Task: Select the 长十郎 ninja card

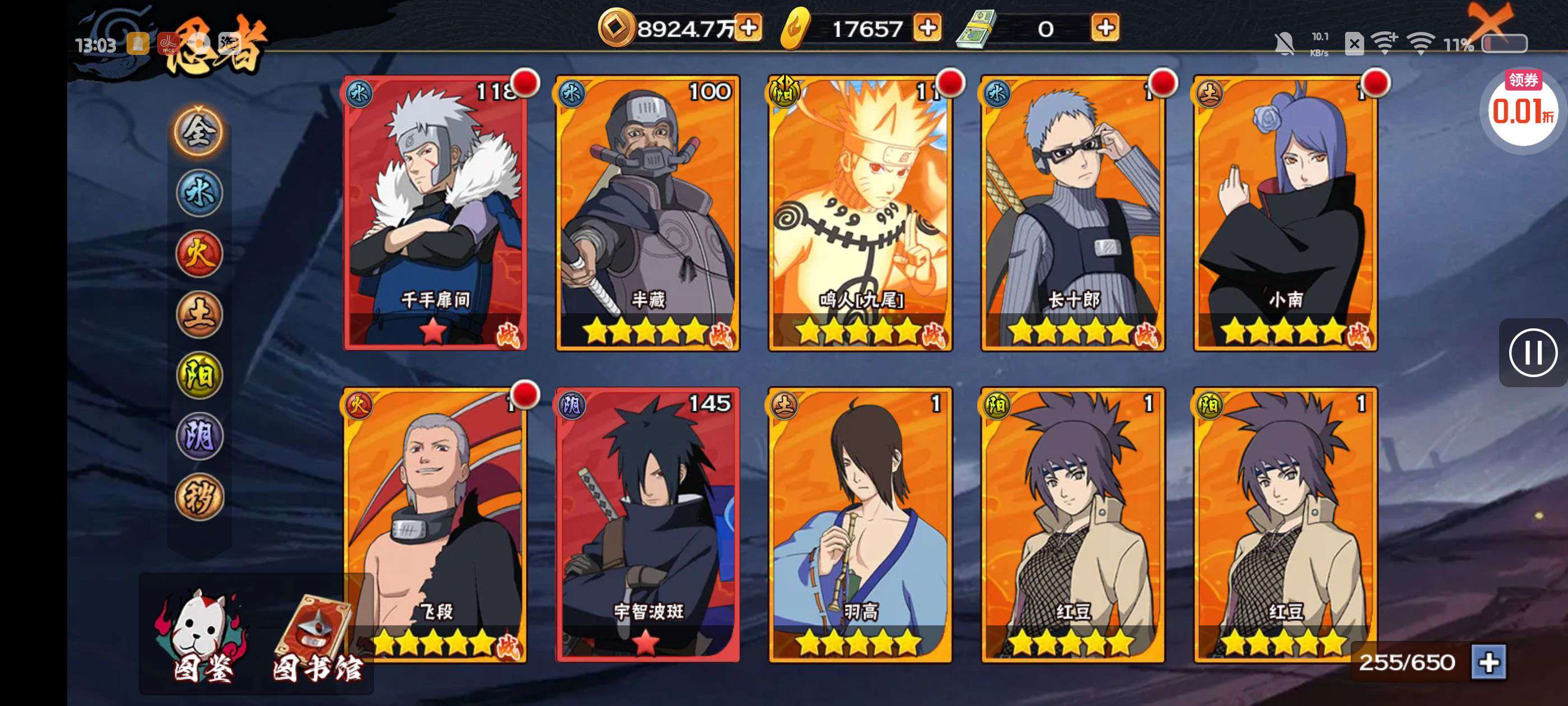Action: tap(1072, 212)
